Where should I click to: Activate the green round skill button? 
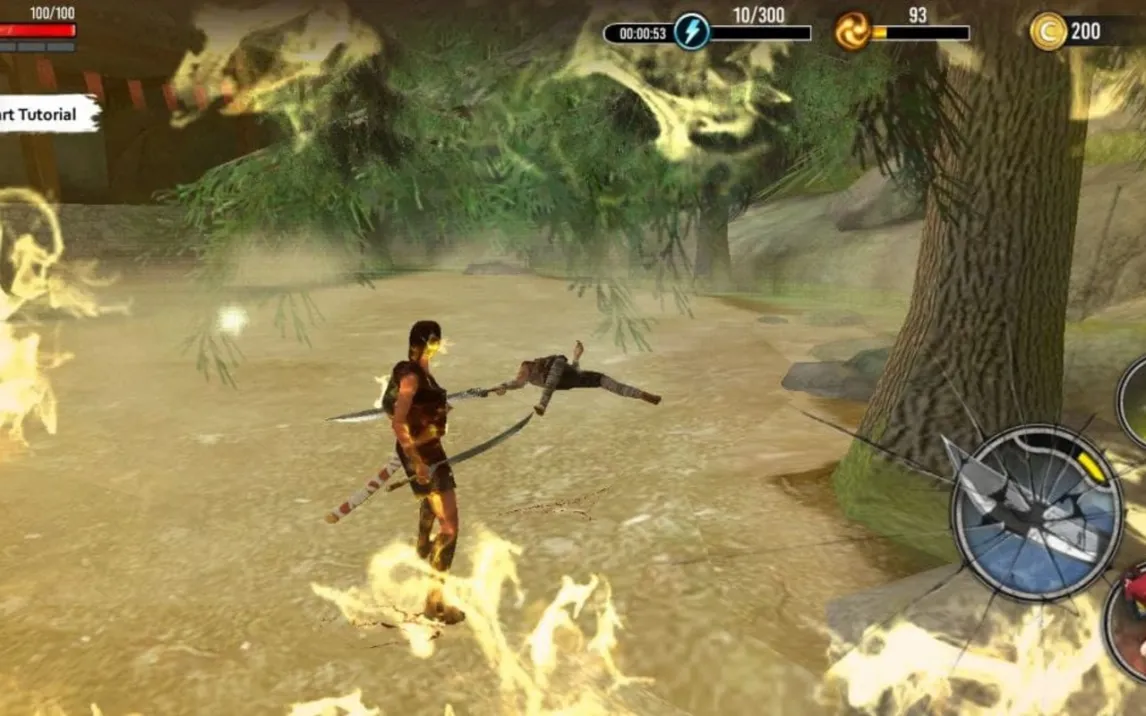pyautogui.click(x=1135, y=402)
